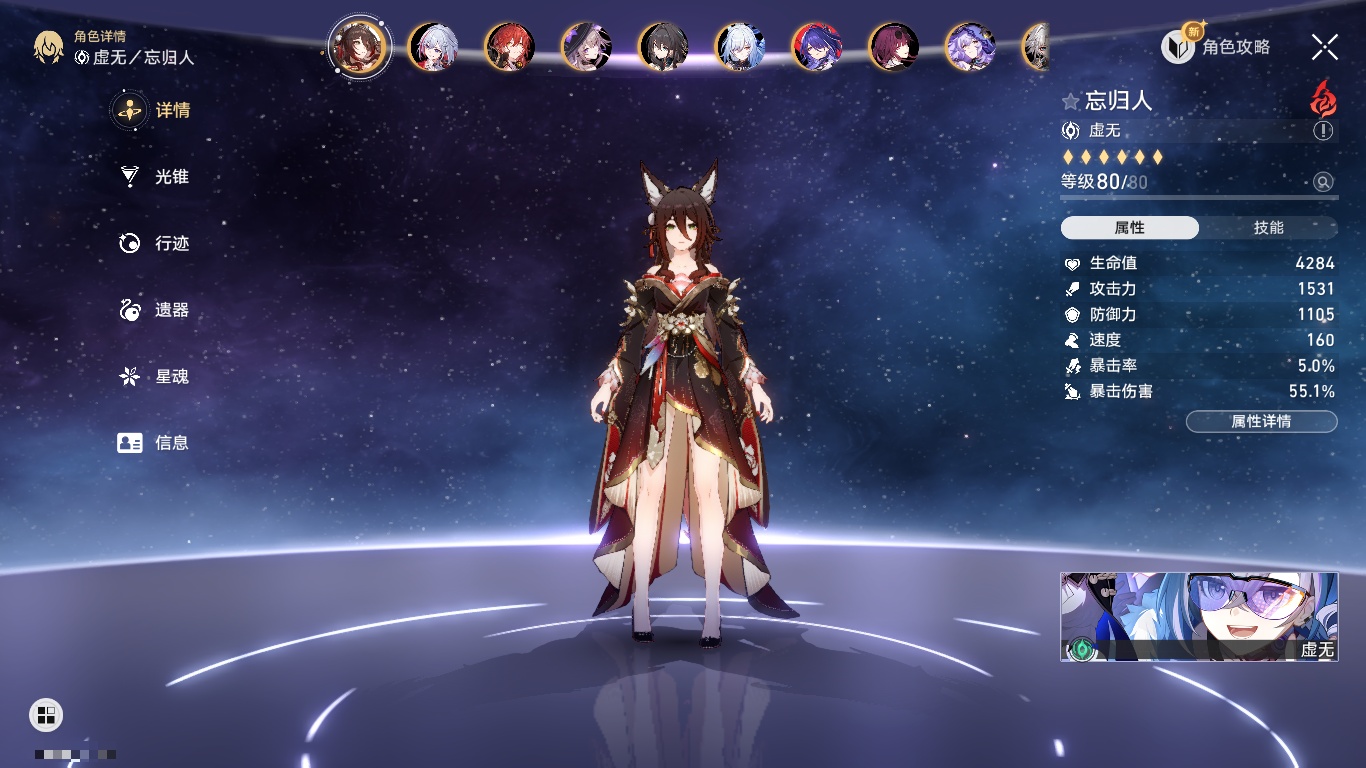Open the 角色攻略 character guide

pos(1216,47)
